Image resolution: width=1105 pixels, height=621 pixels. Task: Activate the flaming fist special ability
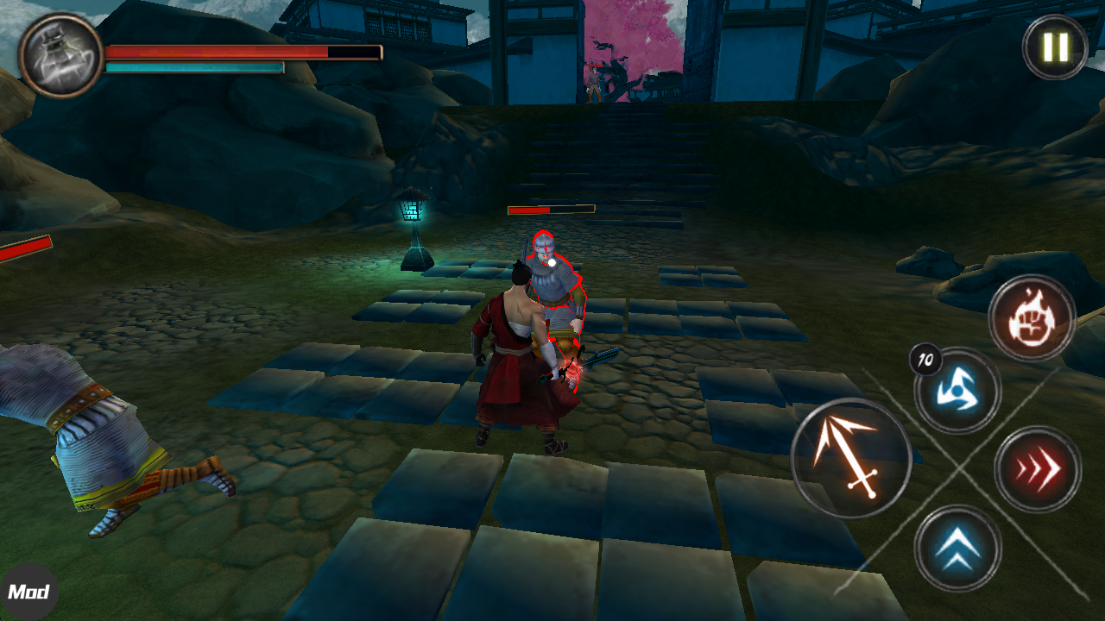[1031, 319]
